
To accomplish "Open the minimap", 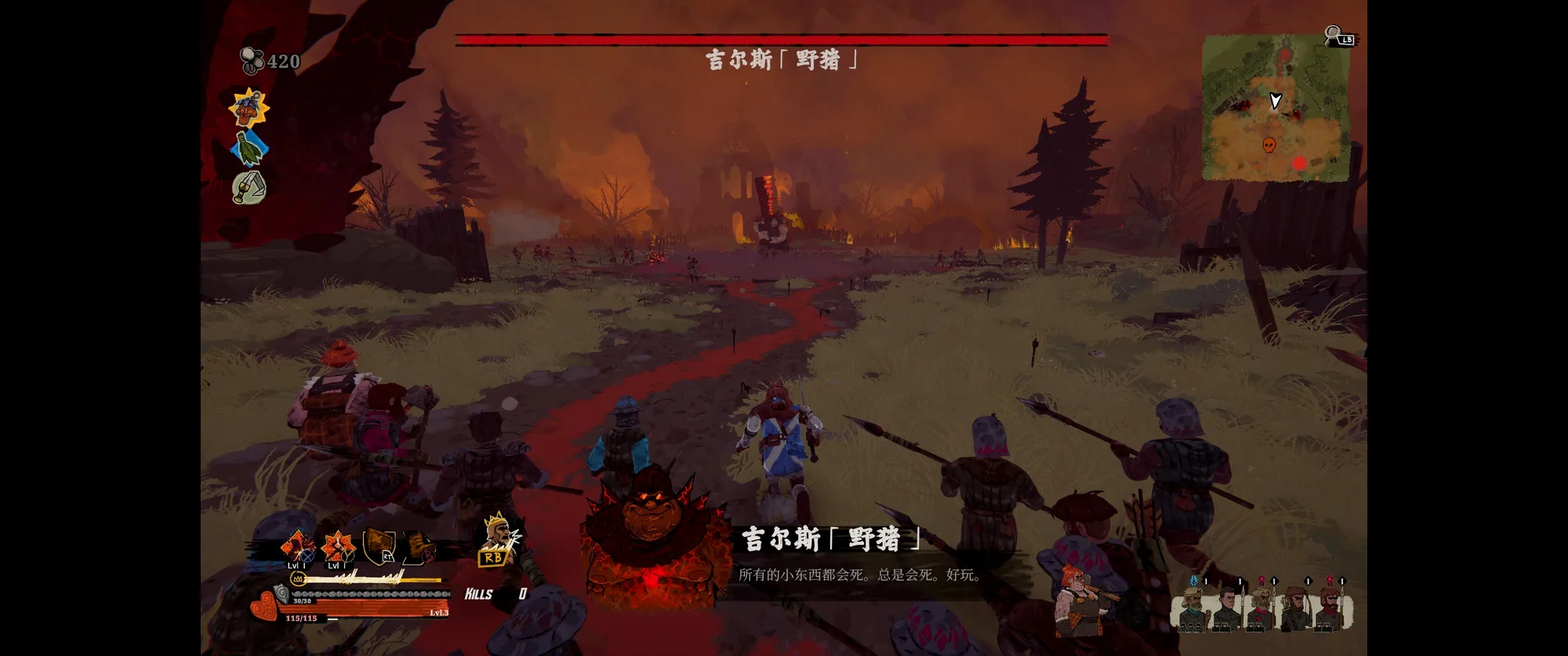I will tap(1276, 107).
